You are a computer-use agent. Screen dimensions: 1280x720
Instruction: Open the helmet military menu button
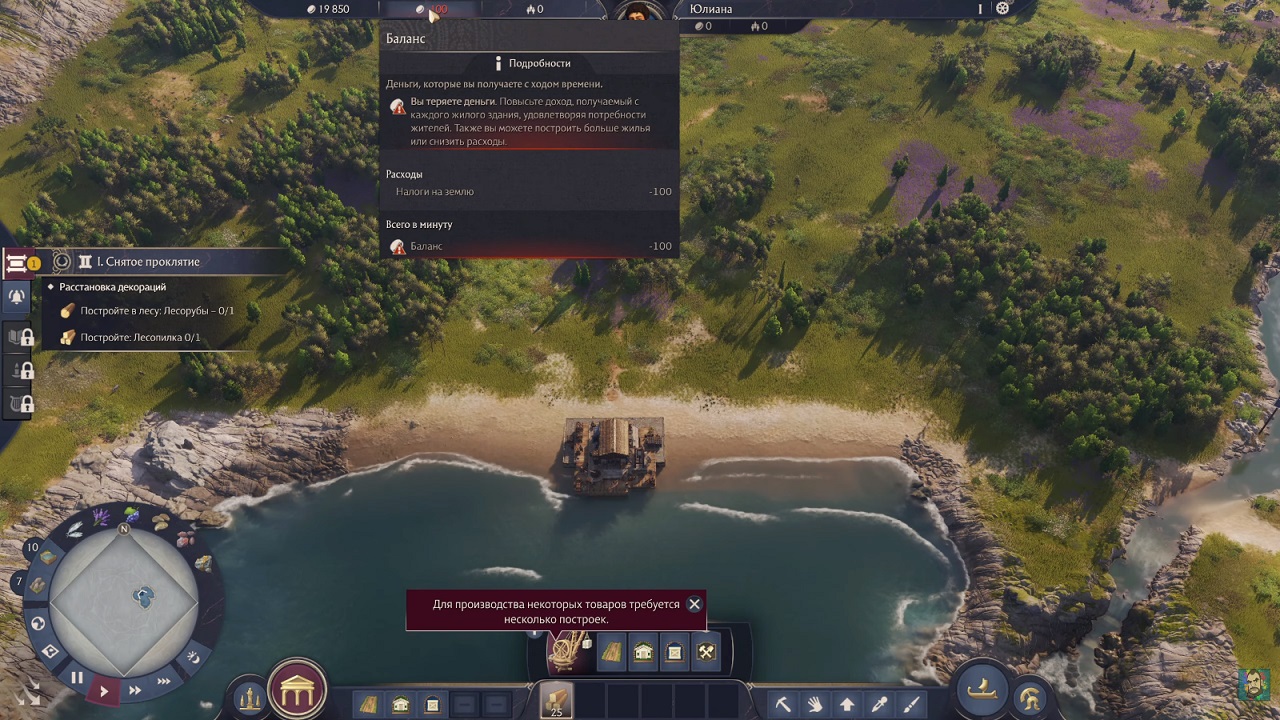point(1029,697)
